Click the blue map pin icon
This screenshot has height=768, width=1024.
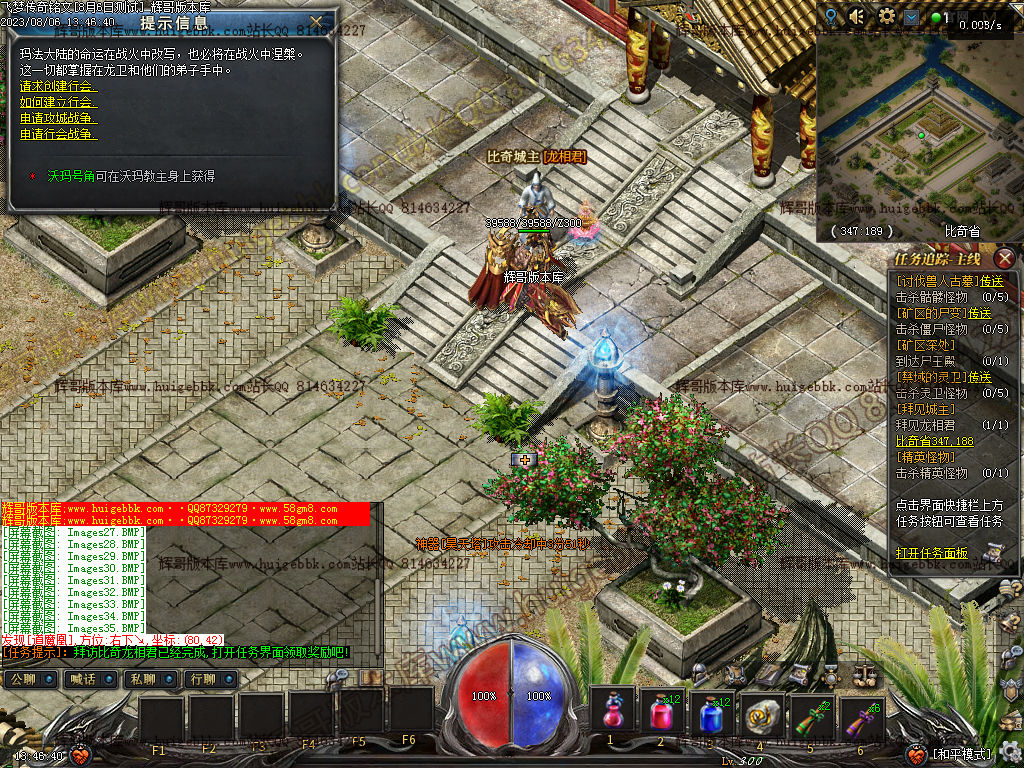831,17
